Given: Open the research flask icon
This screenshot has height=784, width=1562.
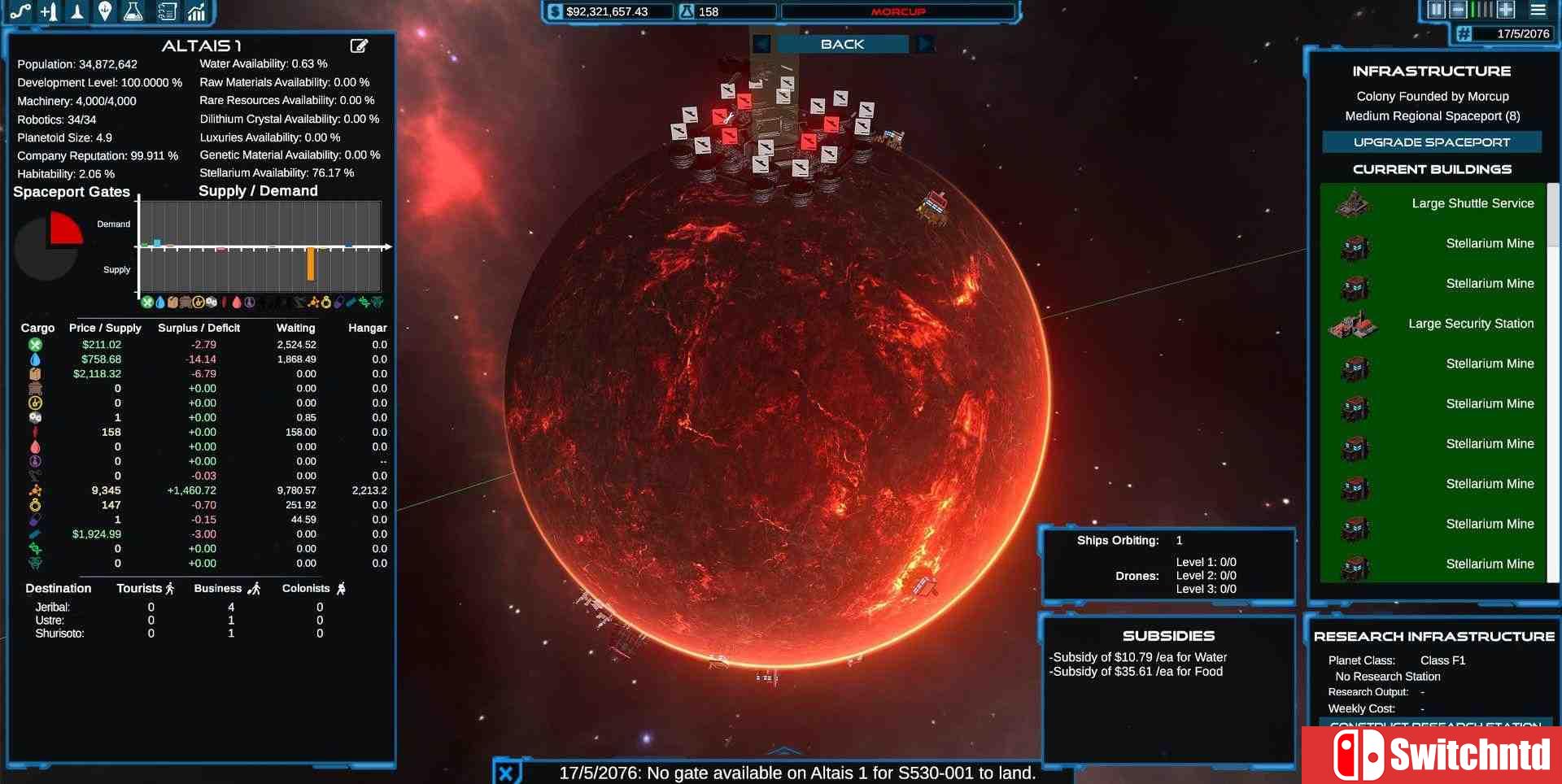Looking at the screenshot, I should (133, 11).
